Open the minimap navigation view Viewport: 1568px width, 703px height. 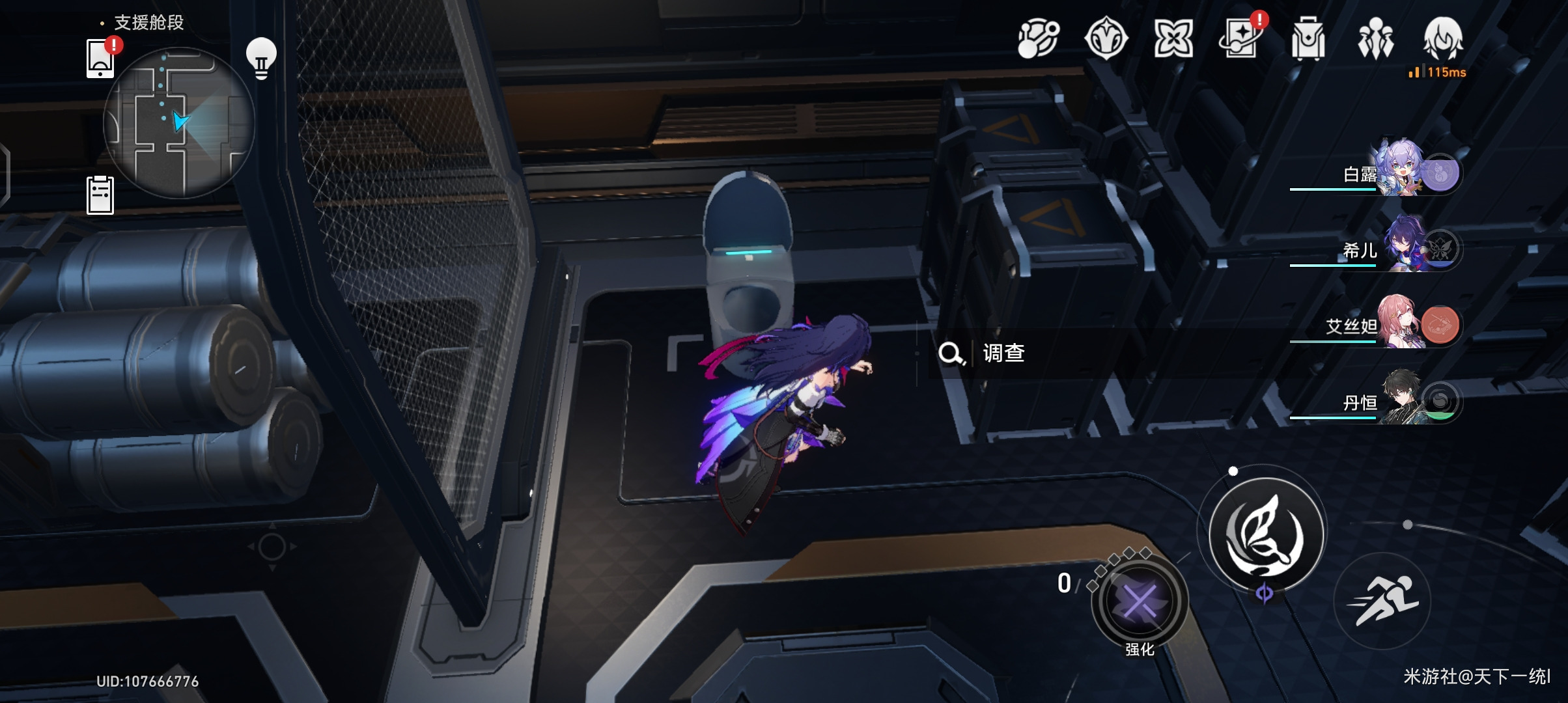pos(178,122)
